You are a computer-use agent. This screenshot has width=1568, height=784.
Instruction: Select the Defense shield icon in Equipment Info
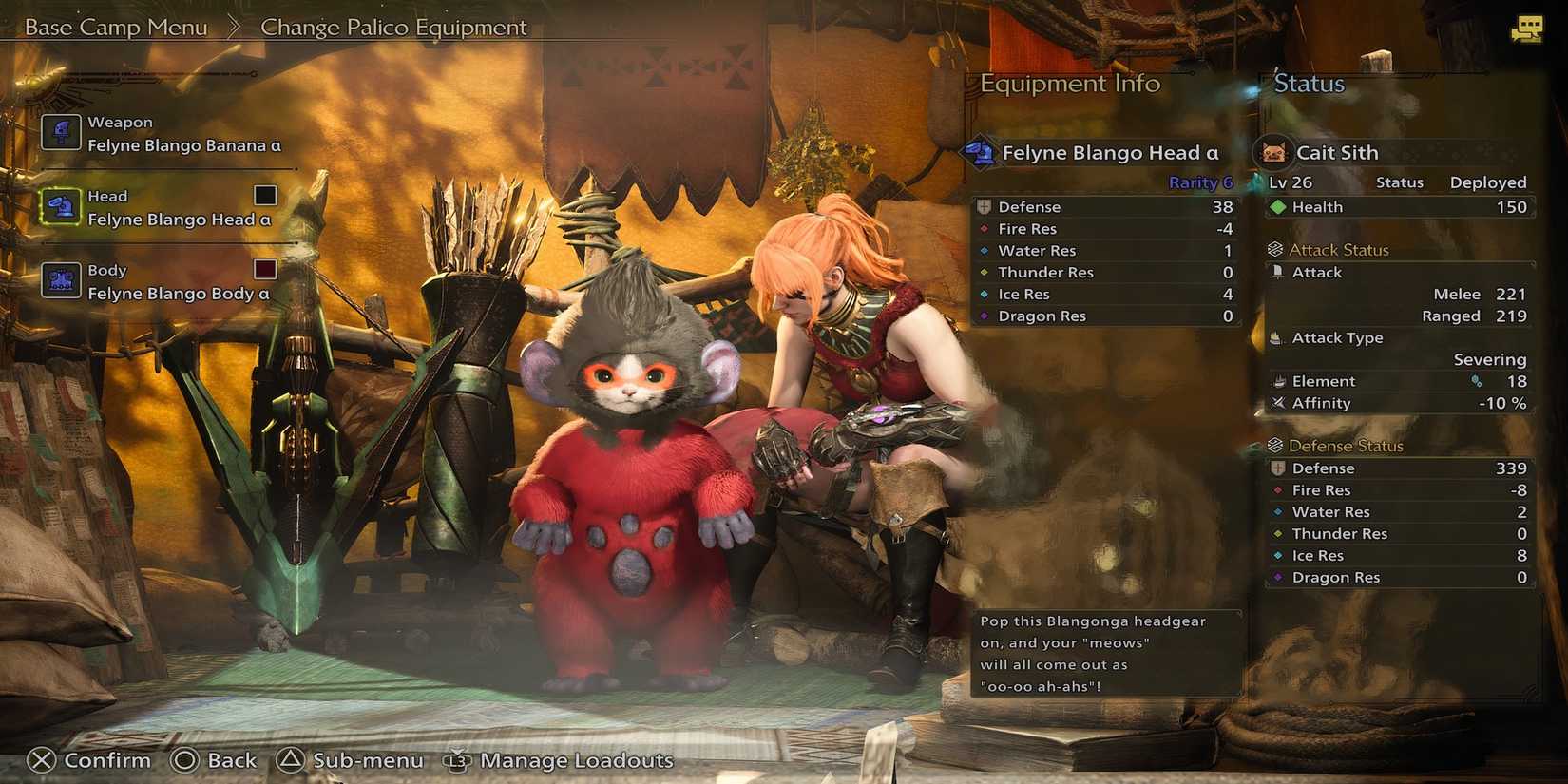coord(985,206)
